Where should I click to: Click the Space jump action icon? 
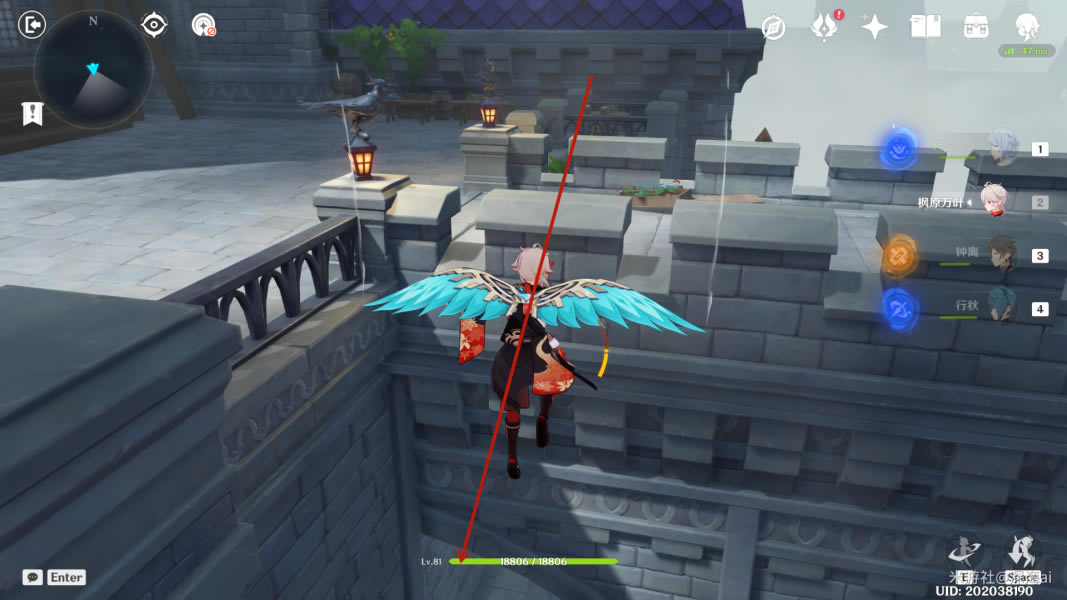pyautogui.click(x=1022, y=551)
